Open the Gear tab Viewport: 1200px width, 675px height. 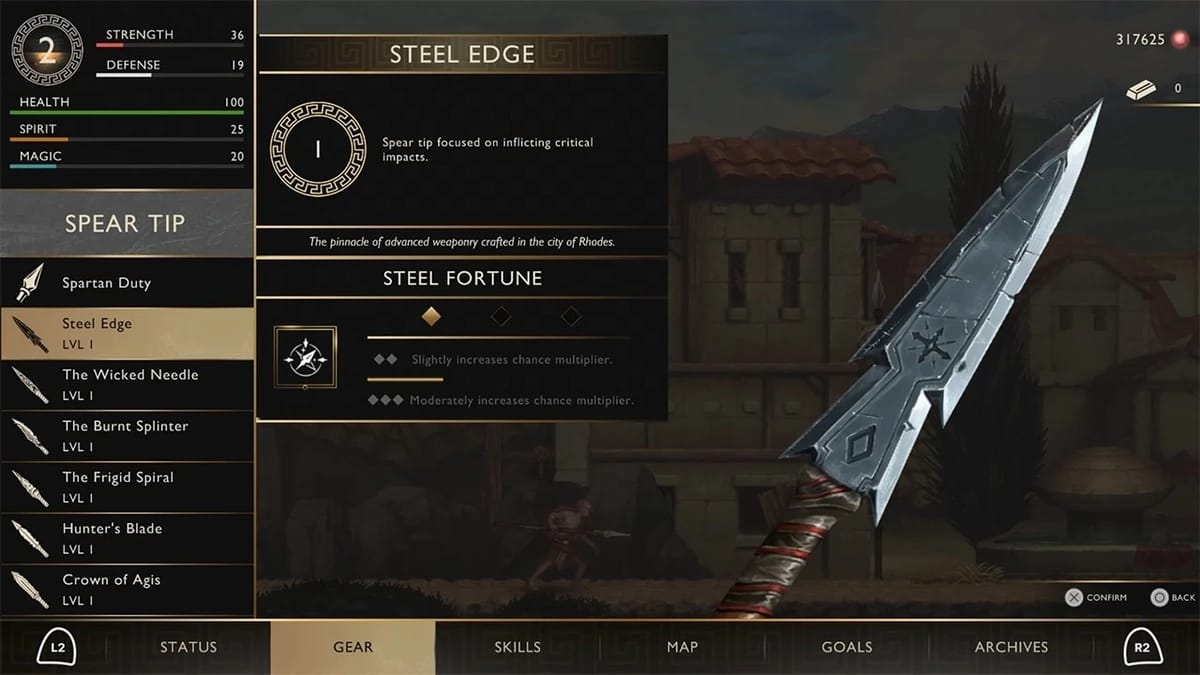coord(353,647)
